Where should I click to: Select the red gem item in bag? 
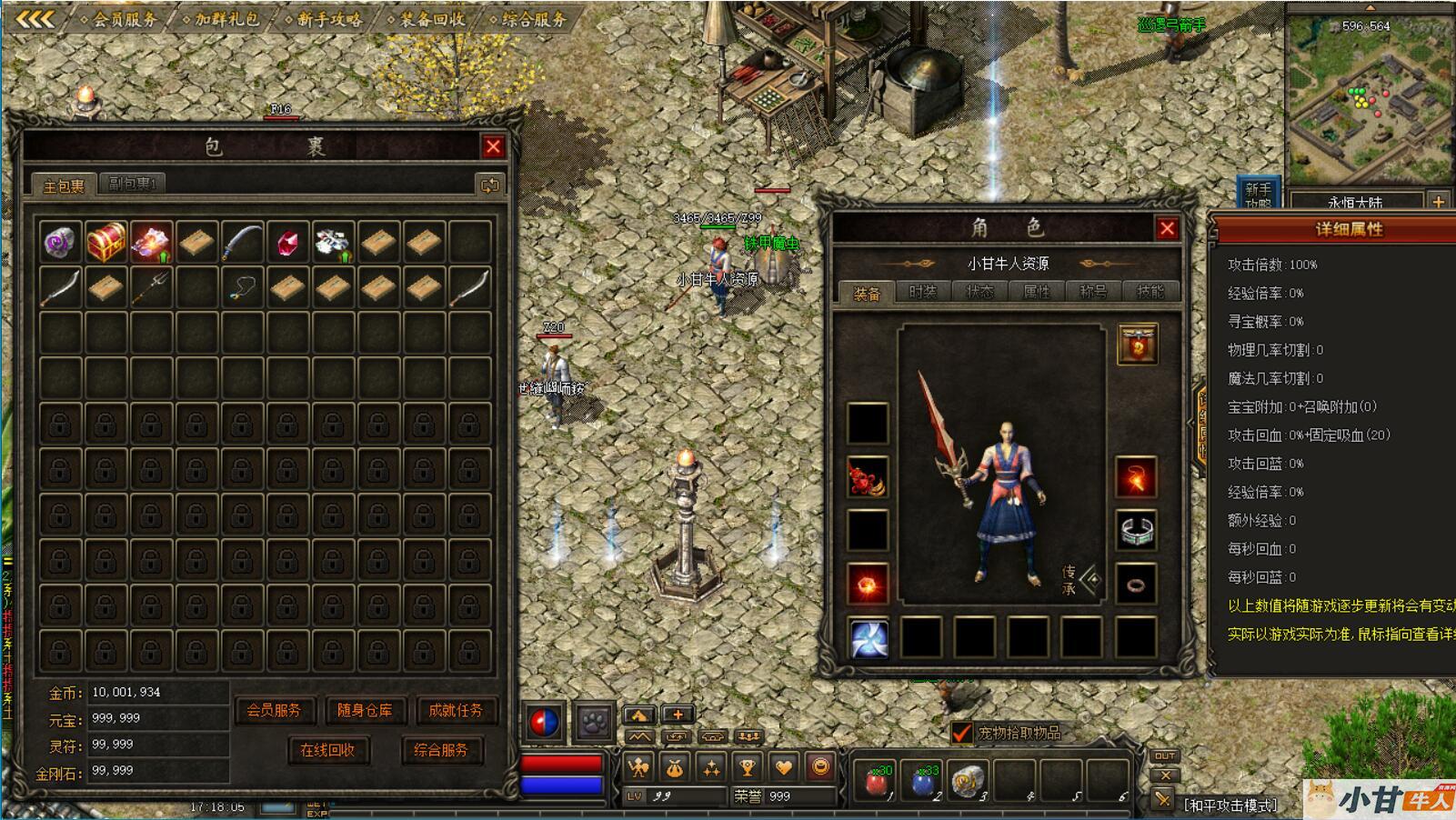(287, 243)
